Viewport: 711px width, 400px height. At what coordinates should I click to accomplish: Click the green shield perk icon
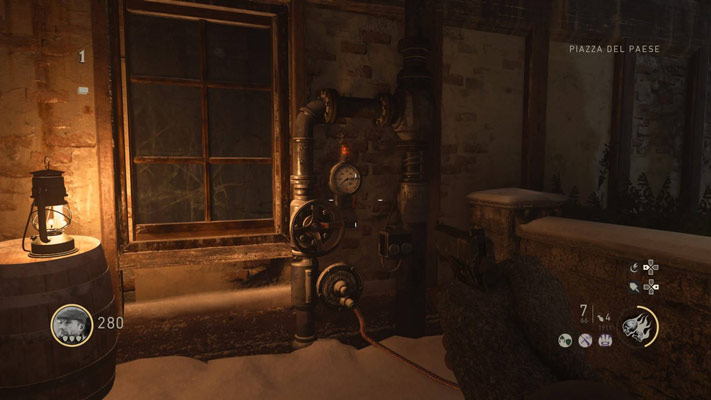[x=565, y=341]
